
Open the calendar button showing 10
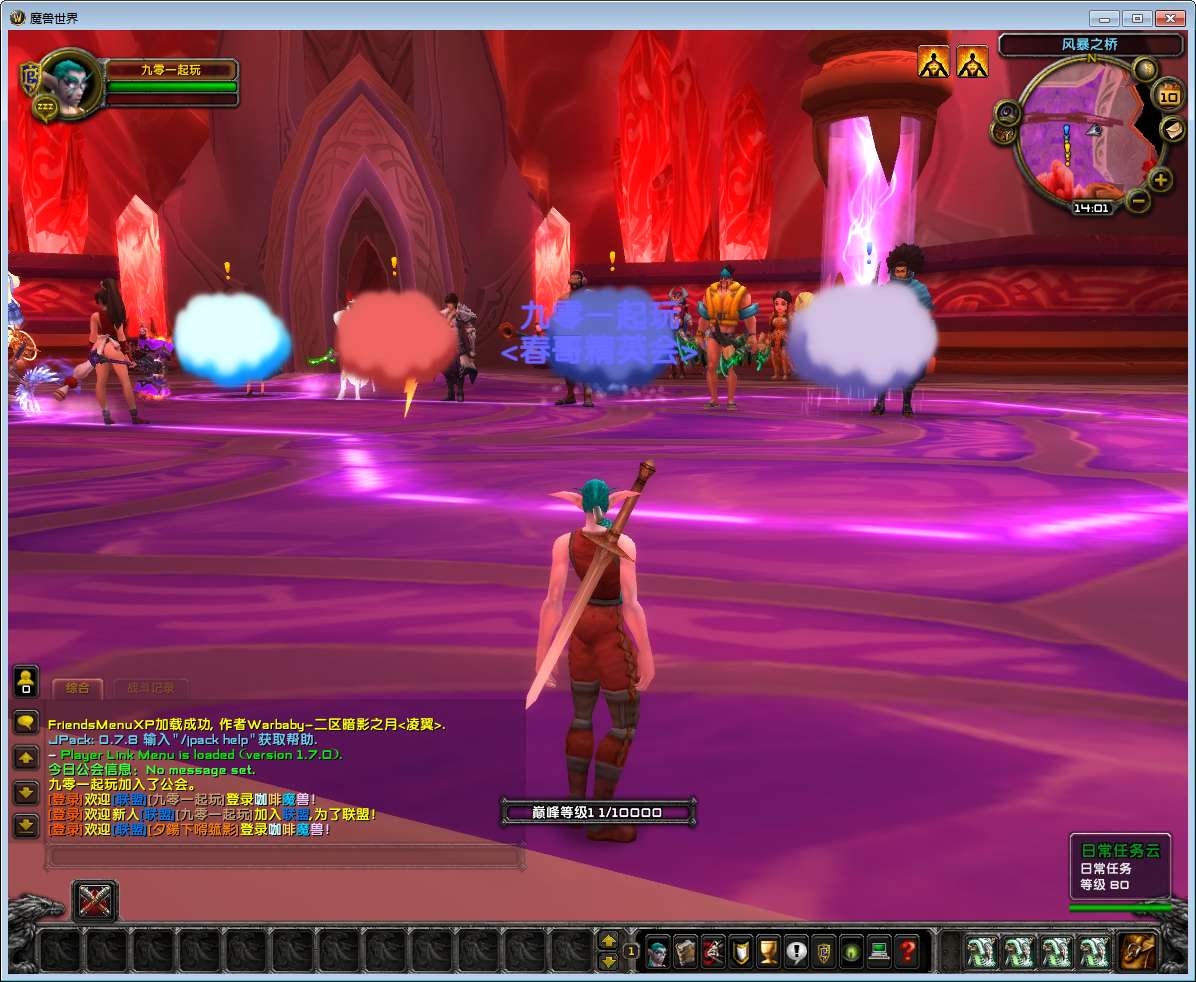click(1168, 96)
